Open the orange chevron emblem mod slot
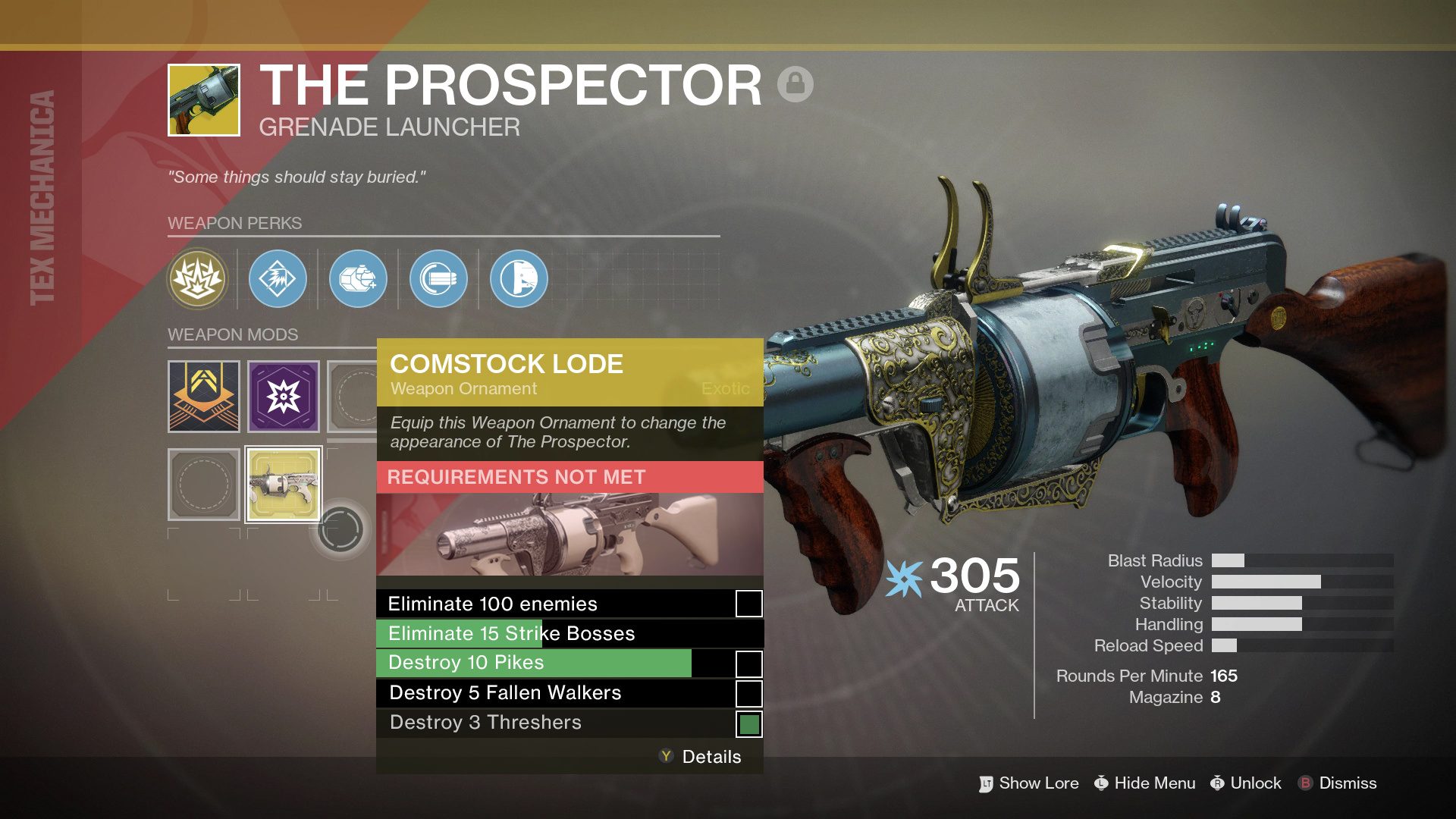 204,397
